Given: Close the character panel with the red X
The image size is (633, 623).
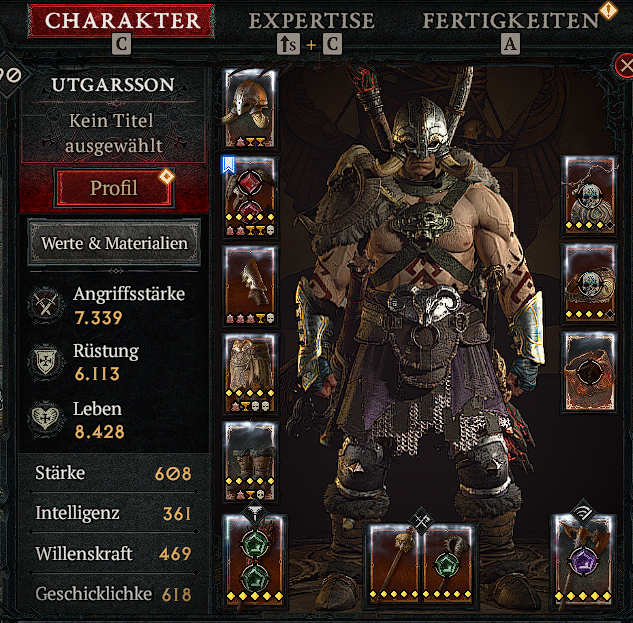Looking at the screenshot, I should (622, 68).
